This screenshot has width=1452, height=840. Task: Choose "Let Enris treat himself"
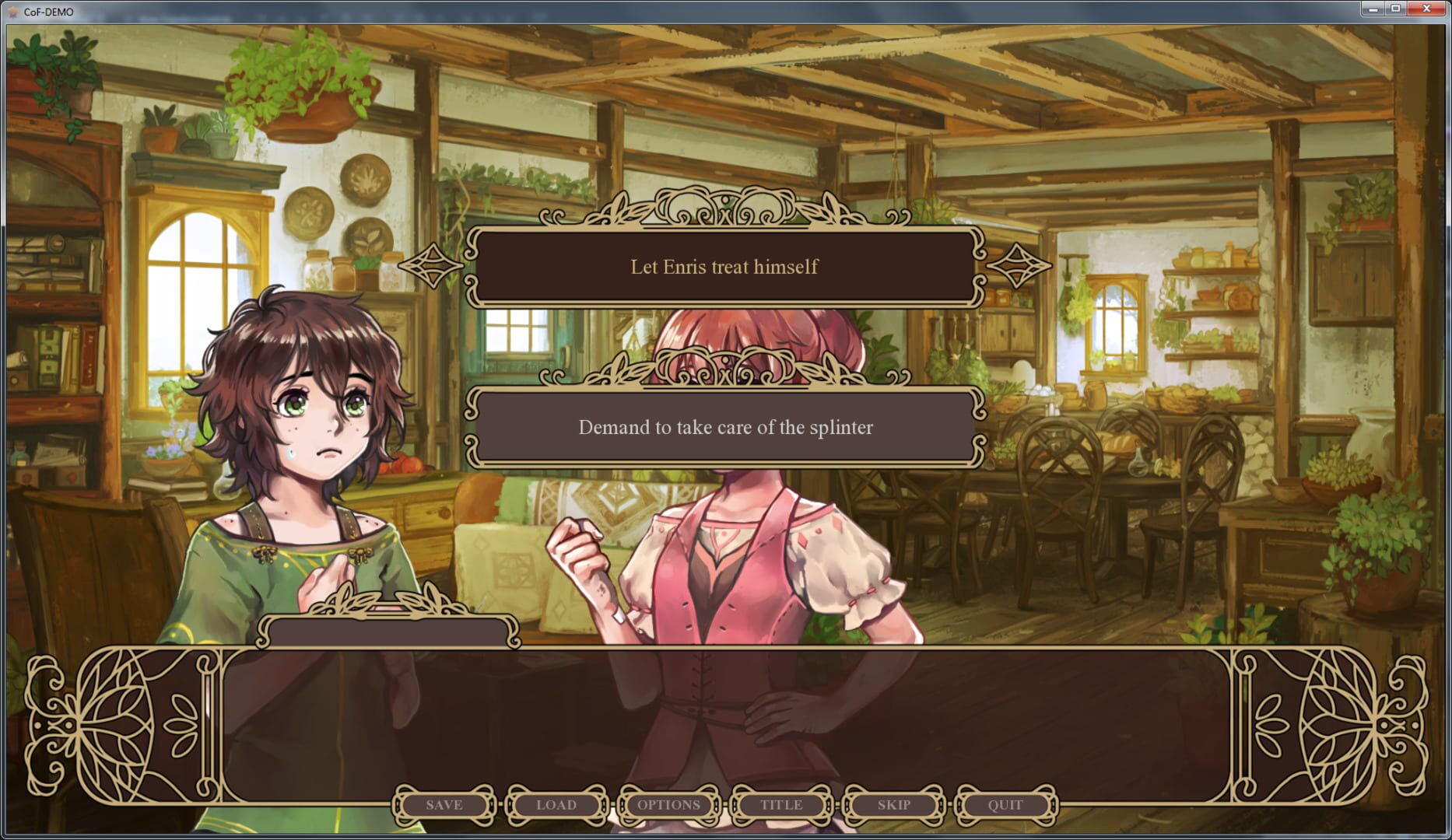click(724, 267)
